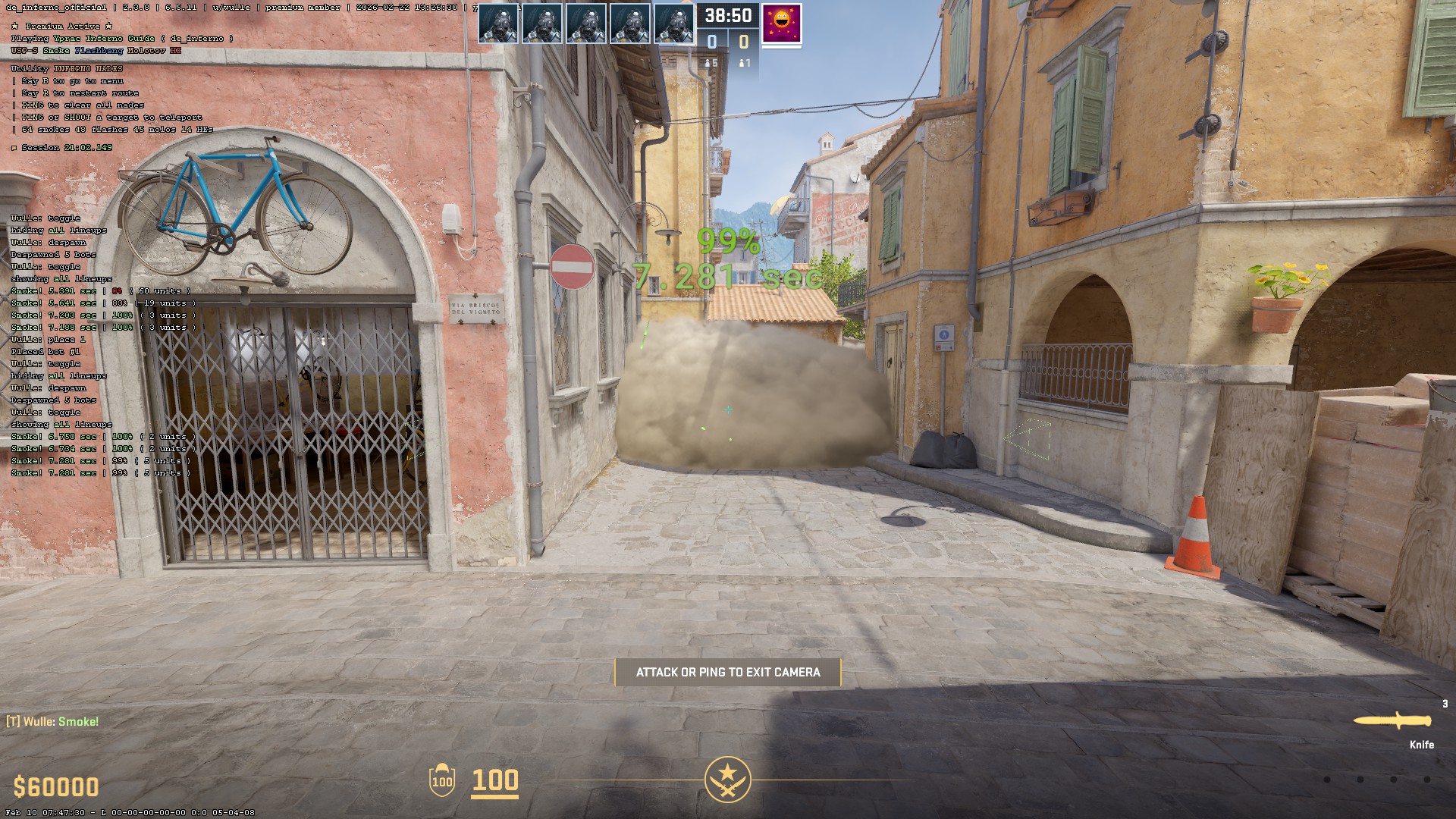Image resolution: width=1456 pixels, height=819 pixels.
Task: Click the Attack or Ping to Exit Camera banner
Action: pos(728,672)
